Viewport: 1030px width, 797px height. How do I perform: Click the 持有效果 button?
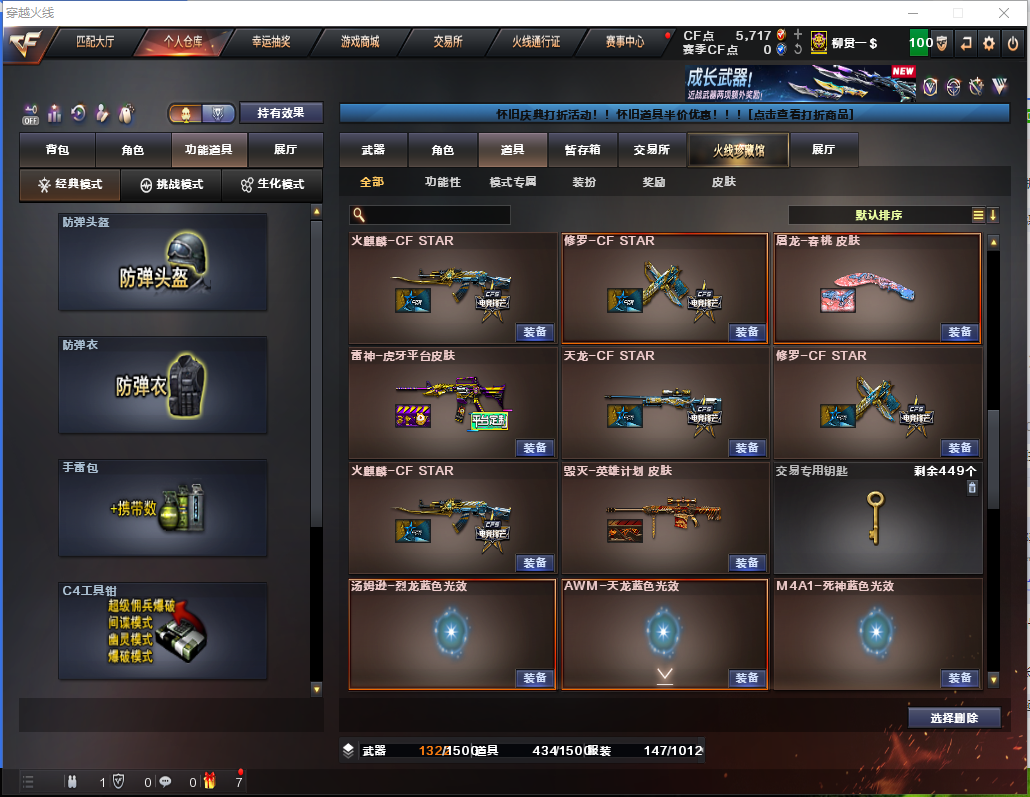(x=281, y=114)
